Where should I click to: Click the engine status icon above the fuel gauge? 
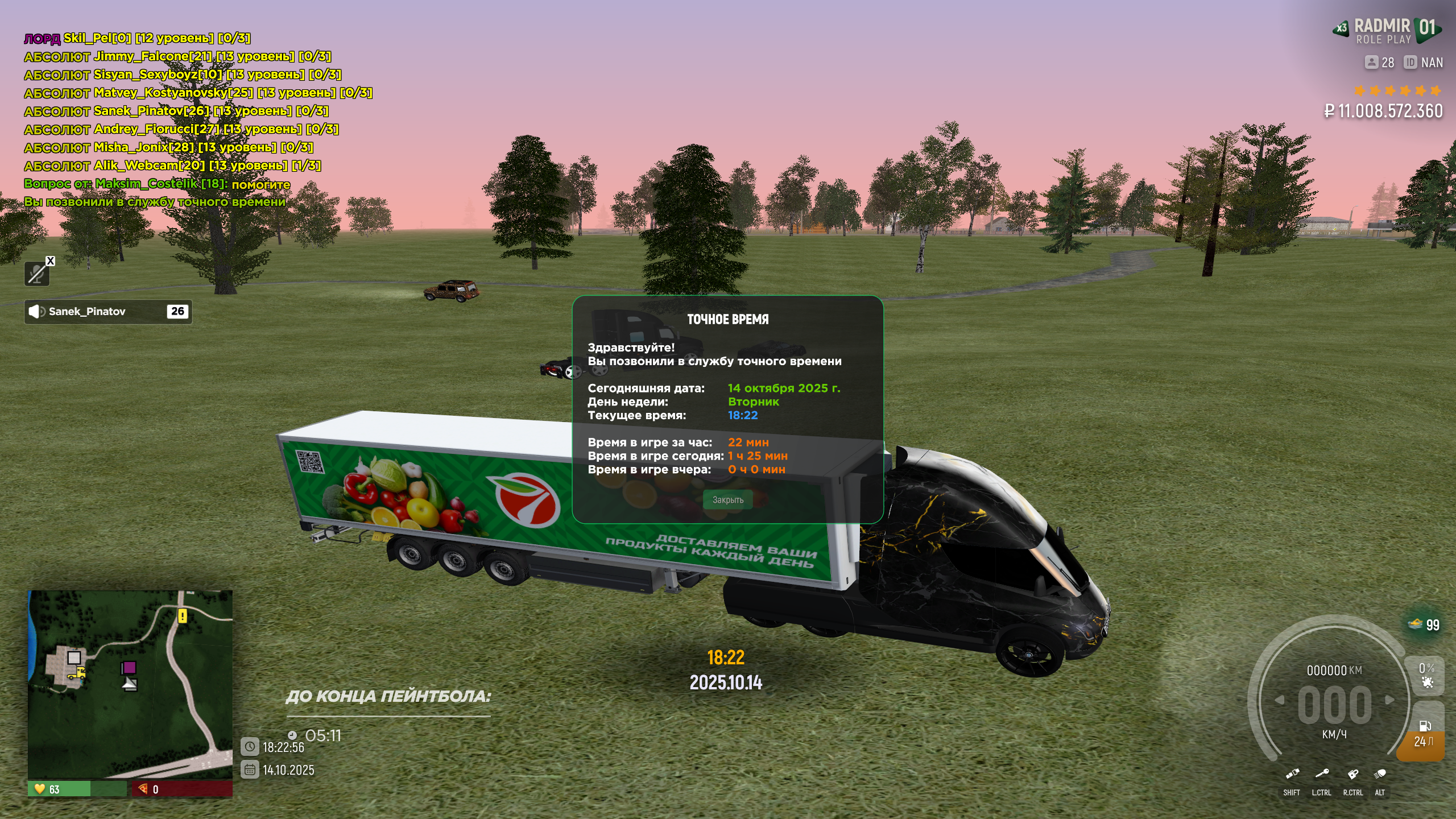coord(1426,681)
